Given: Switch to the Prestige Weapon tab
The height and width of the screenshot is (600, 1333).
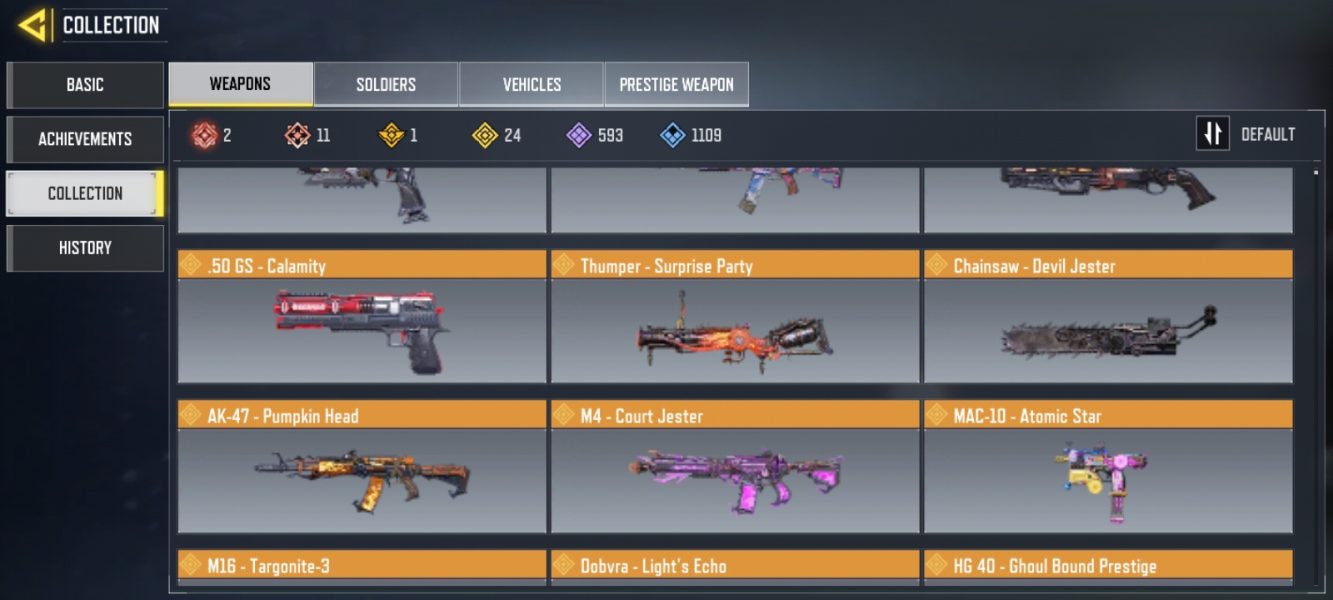Looking at the screenshot, I should tap(676, 85).
